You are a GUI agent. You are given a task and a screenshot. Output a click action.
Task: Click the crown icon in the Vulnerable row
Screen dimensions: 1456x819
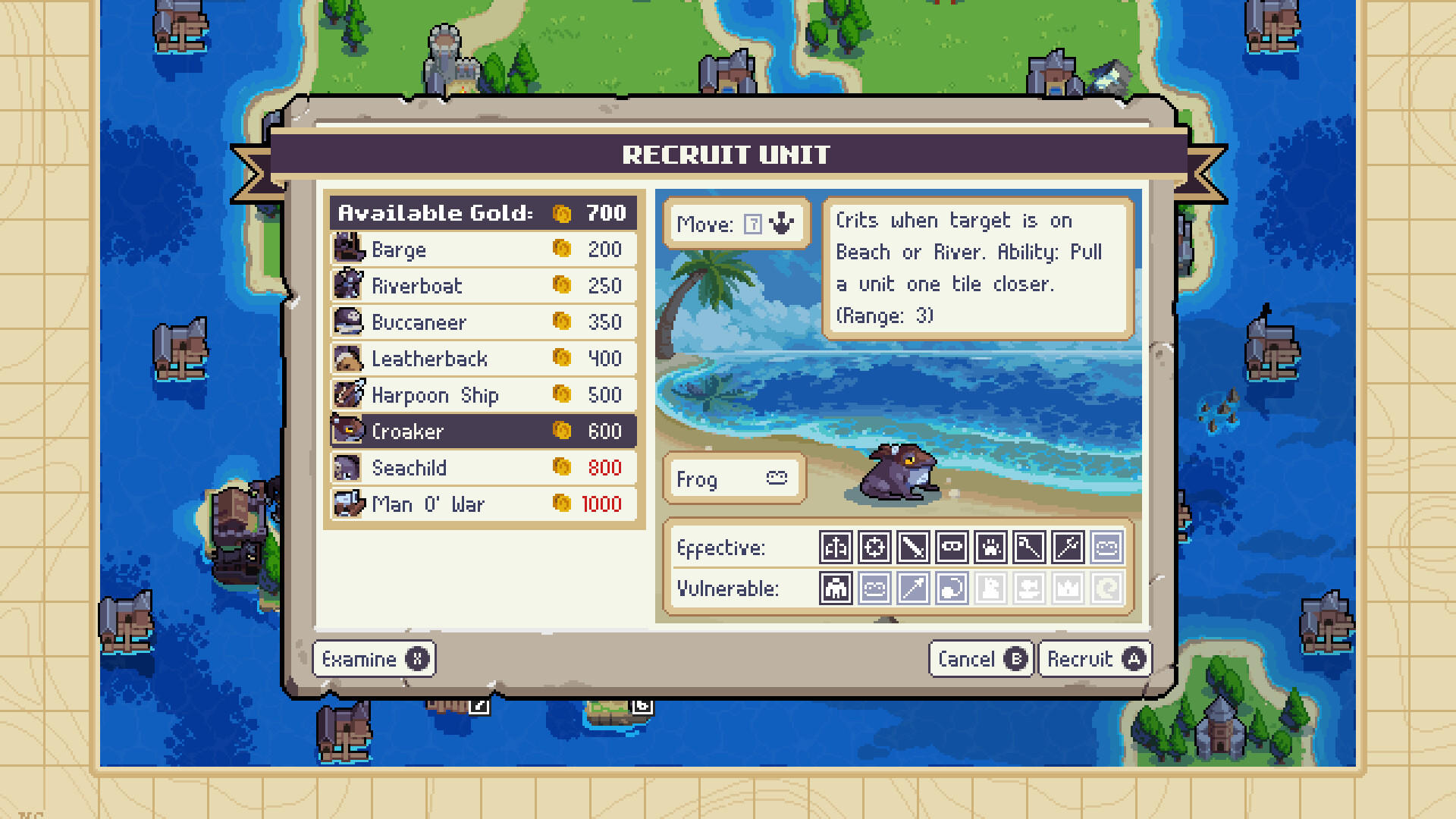1068,588
